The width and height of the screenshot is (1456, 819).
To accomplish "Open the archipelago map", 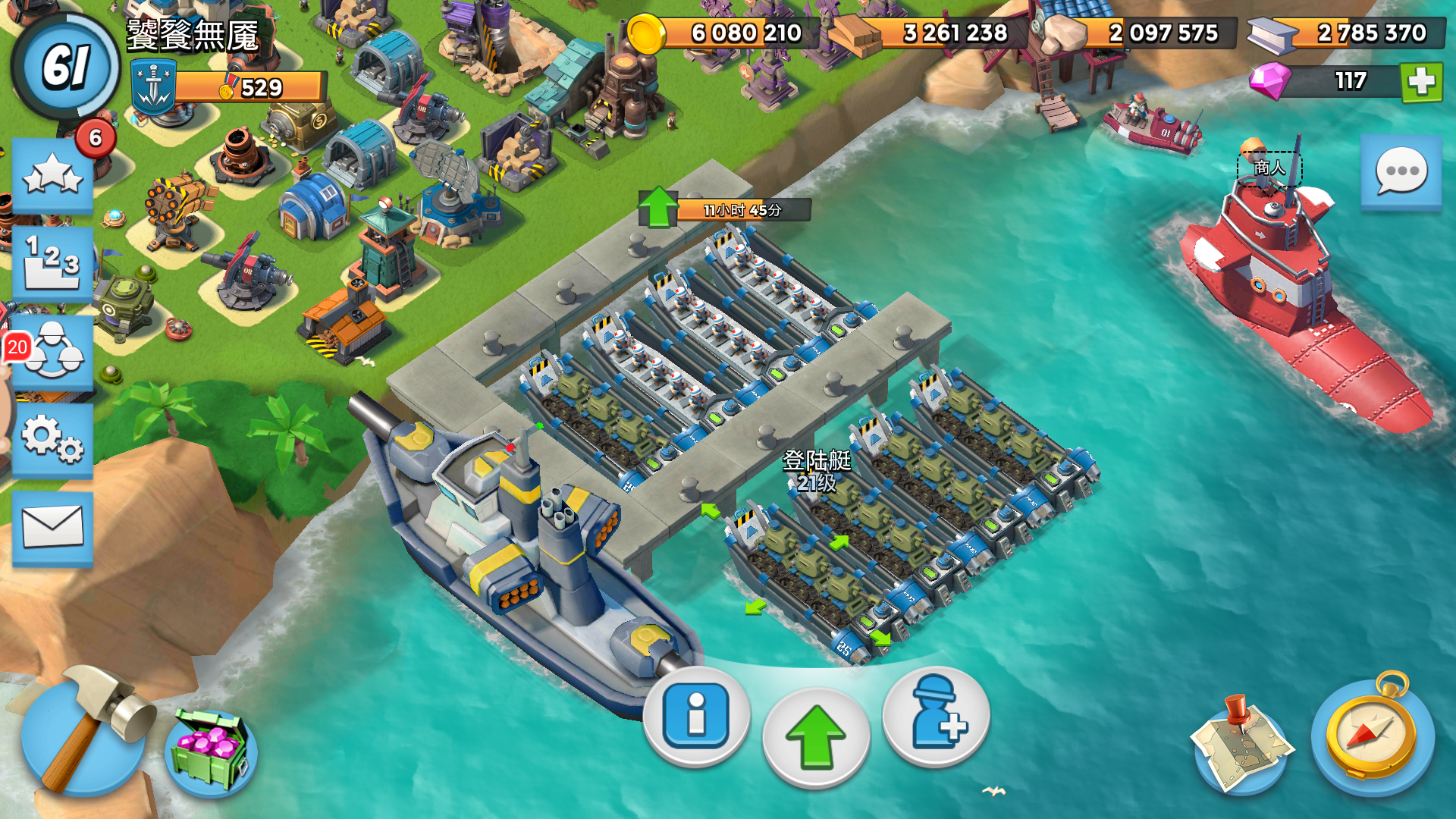I will [x=1239, y=743].
